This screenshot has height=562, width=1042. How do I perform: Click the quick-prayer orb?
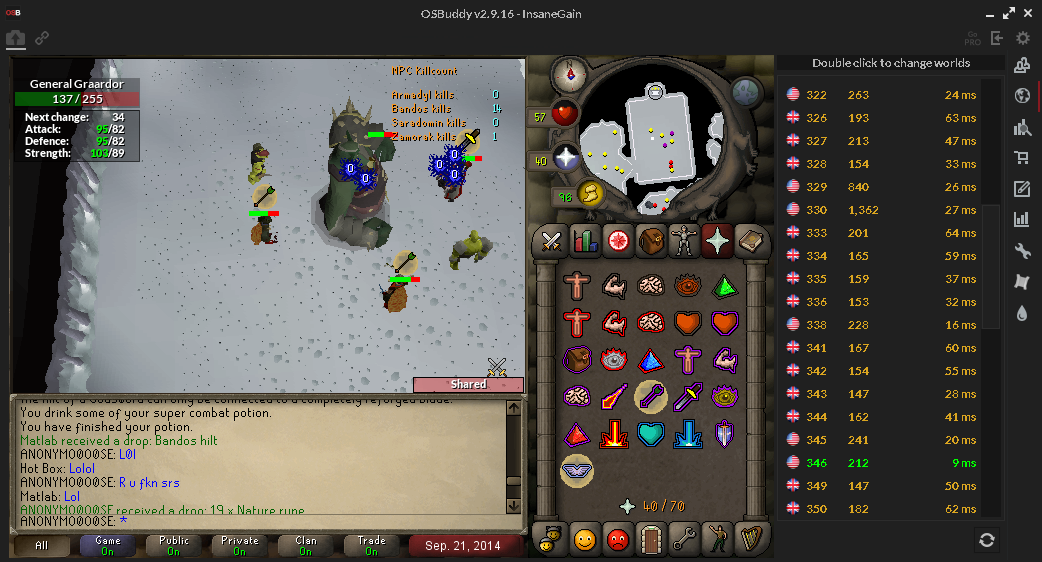click(x=566, y=158)
